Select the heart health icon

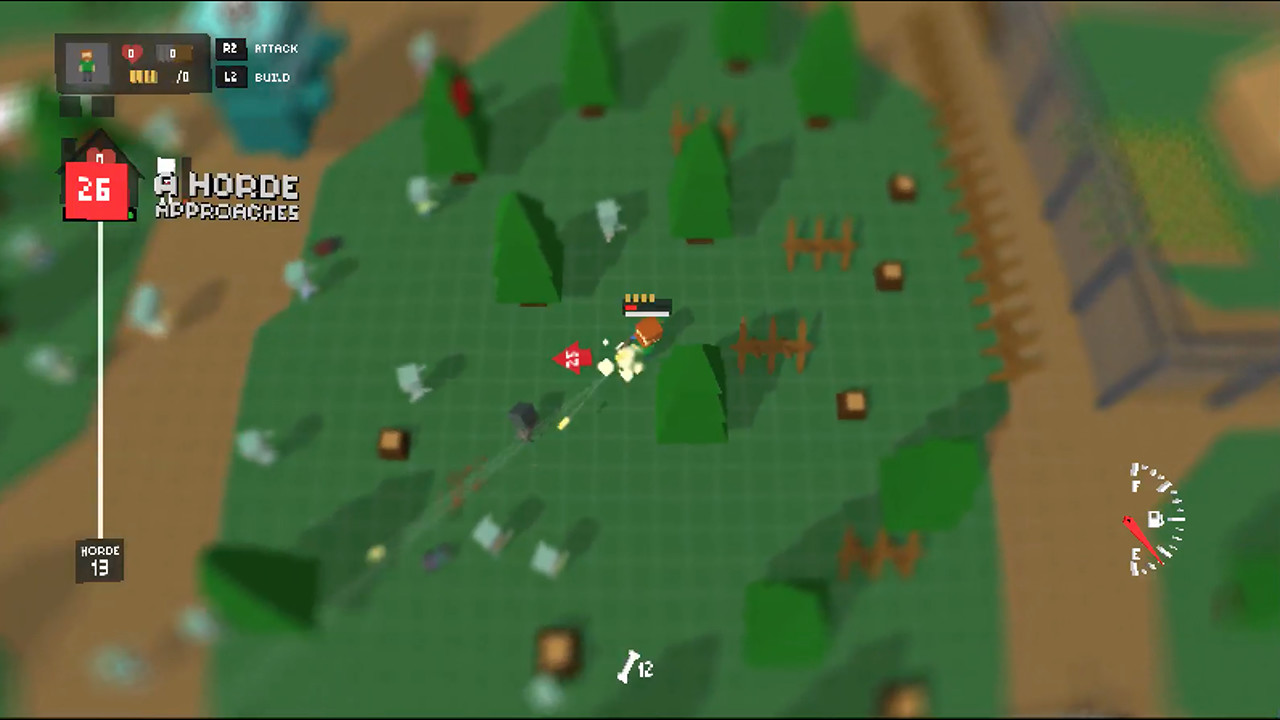pyautogui.click(x=133, y=52)
